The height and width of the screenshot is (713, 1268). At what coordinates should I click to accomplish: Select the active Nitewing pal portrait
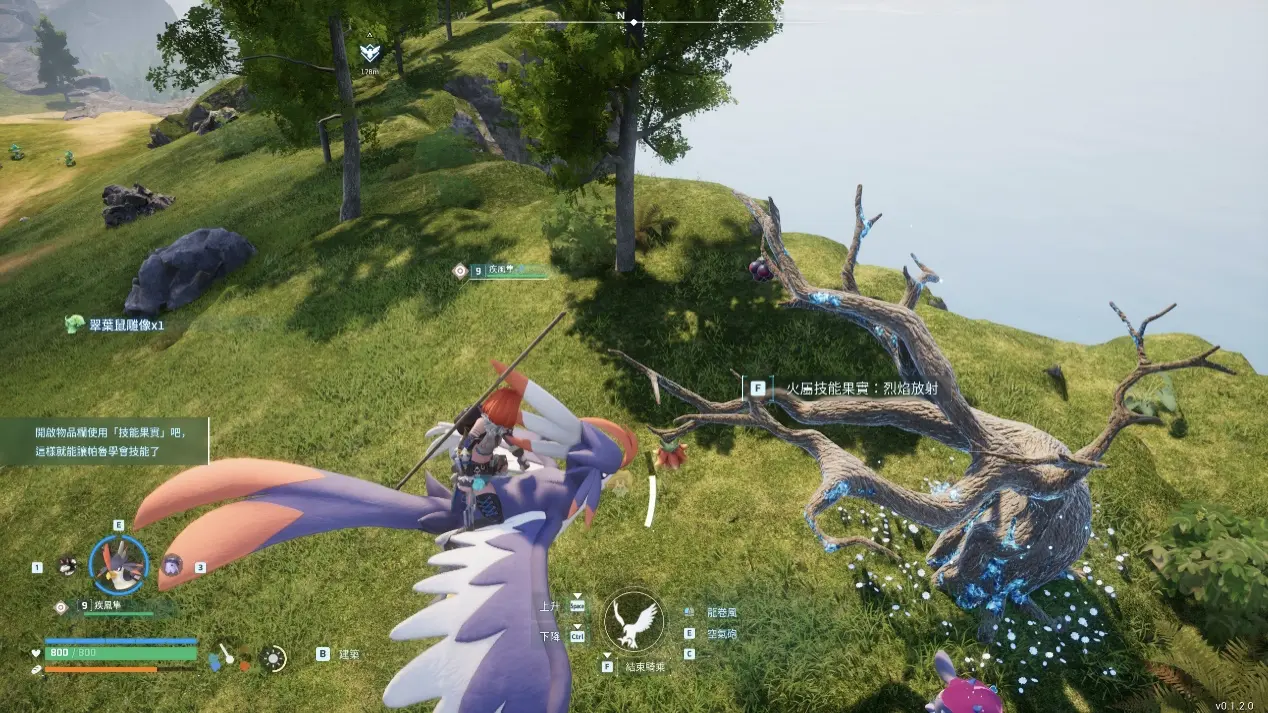pyautogui.click(x=119, y=565)
